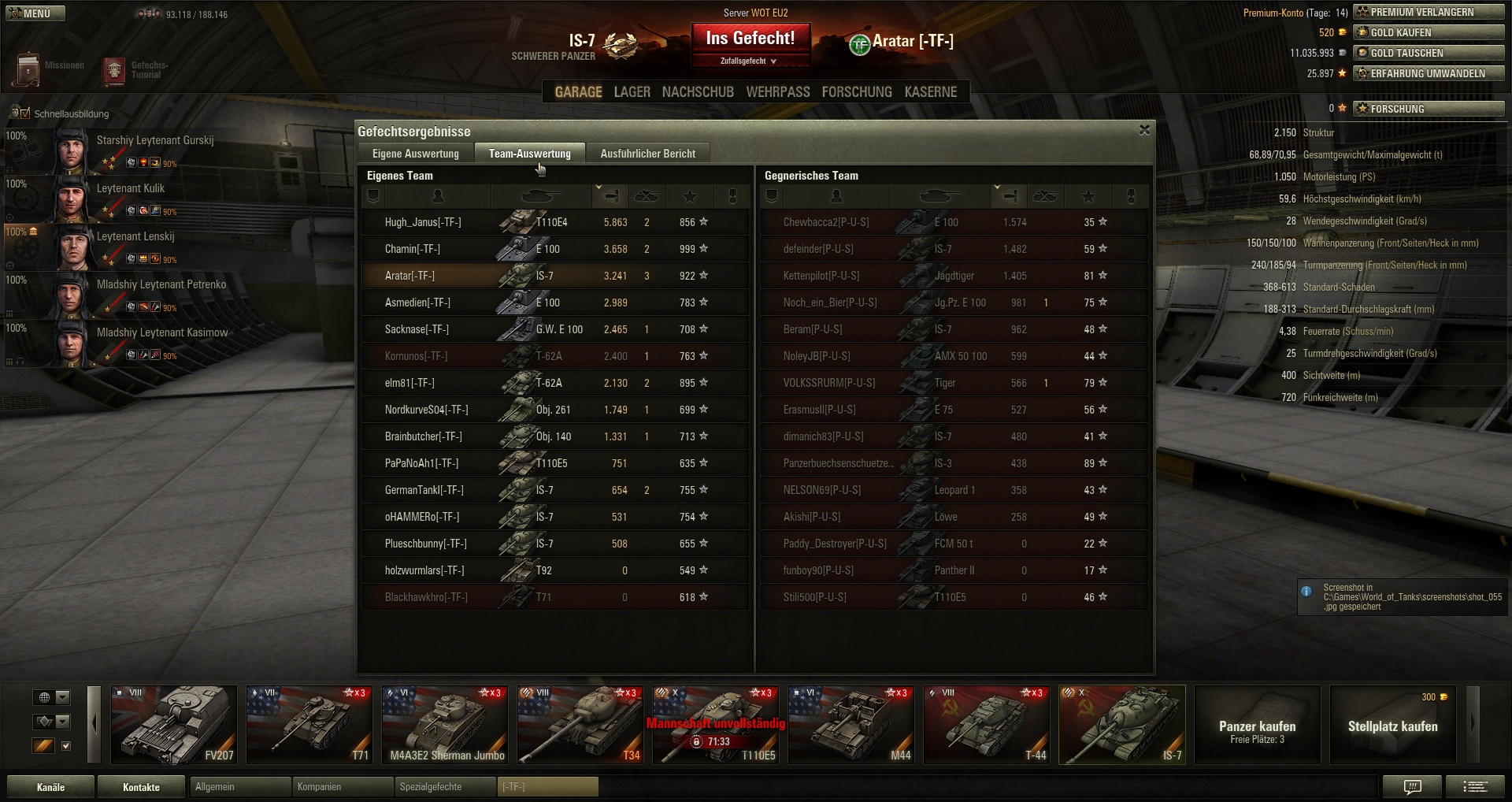Select Hugh_Janus player row in own team

(423, 223)
